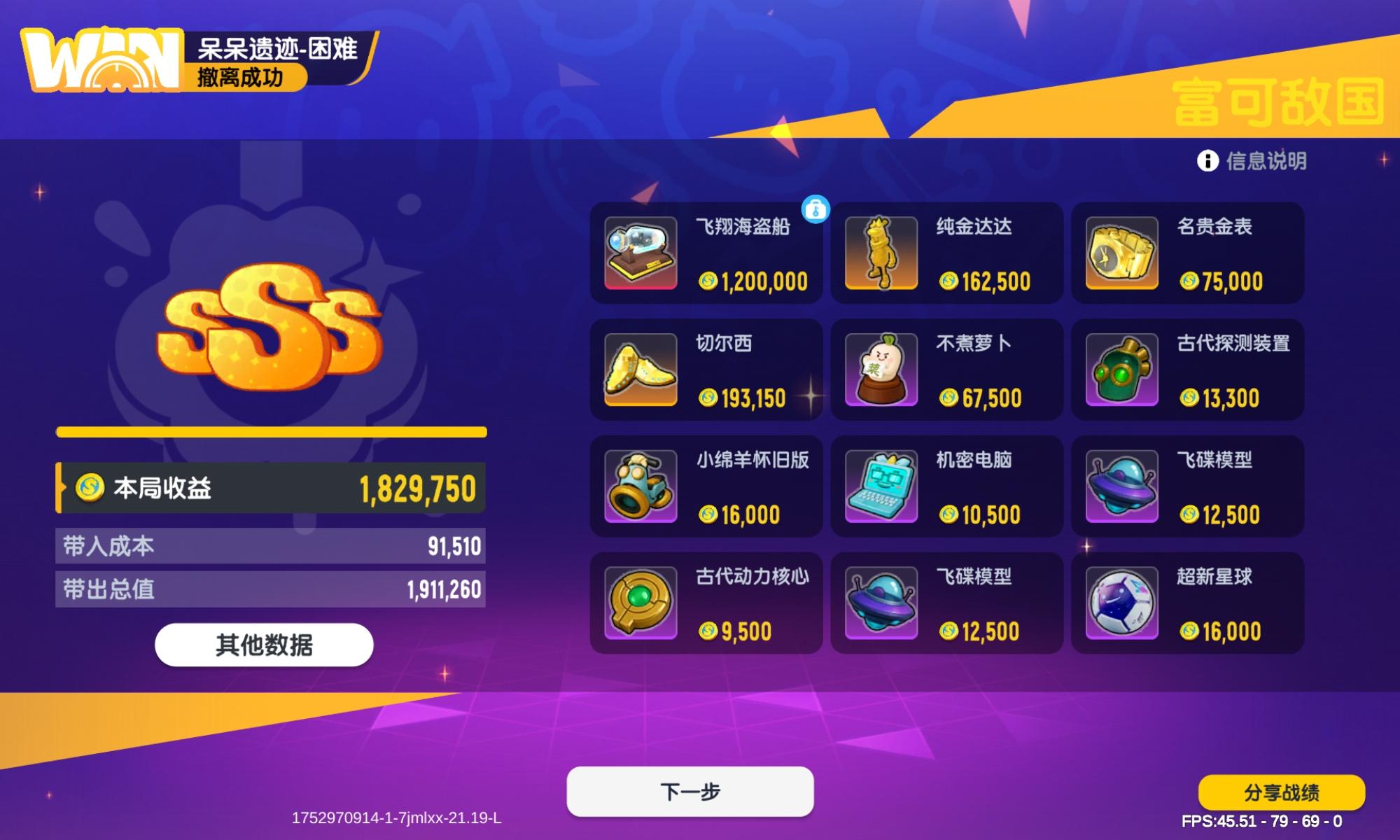Image resolution: width=1400 pixels, height=840 pixels.
Task: Select the upper 飞碟模型 UFO thumbnail
Action: tap(1121, 486)
